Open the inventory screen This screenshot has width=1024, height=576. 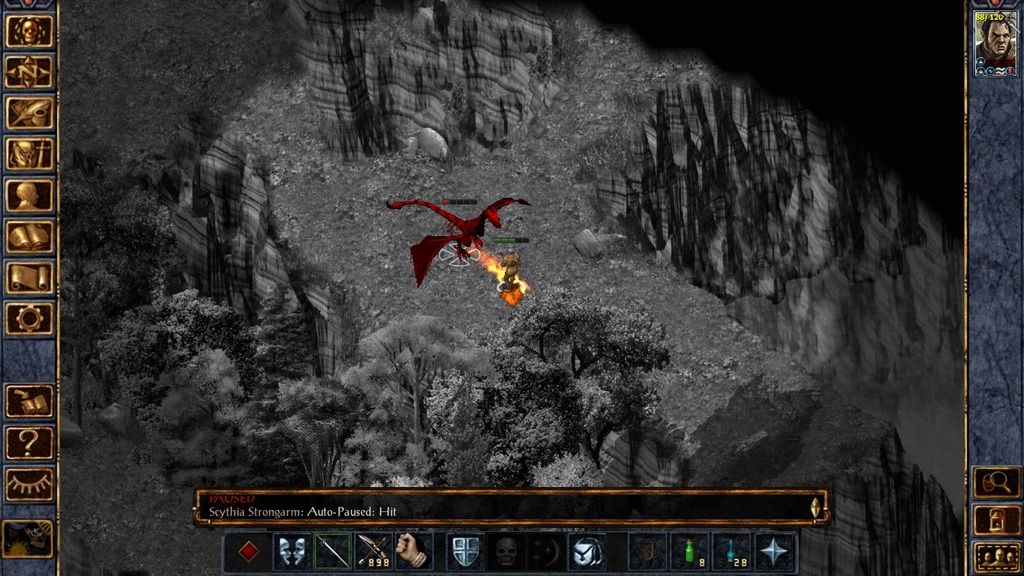pyautogui.click(x=29, y=154)
